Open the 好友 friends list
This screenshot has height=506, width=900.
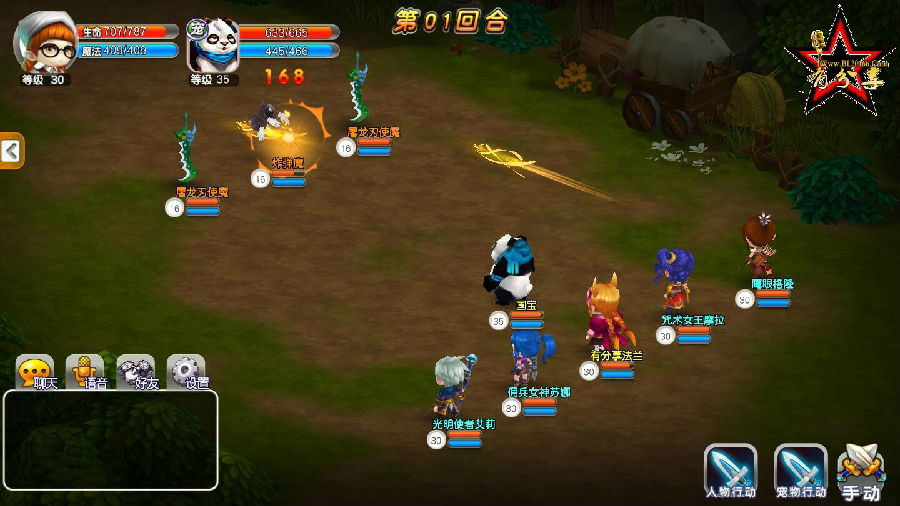[x=136, y=372]
